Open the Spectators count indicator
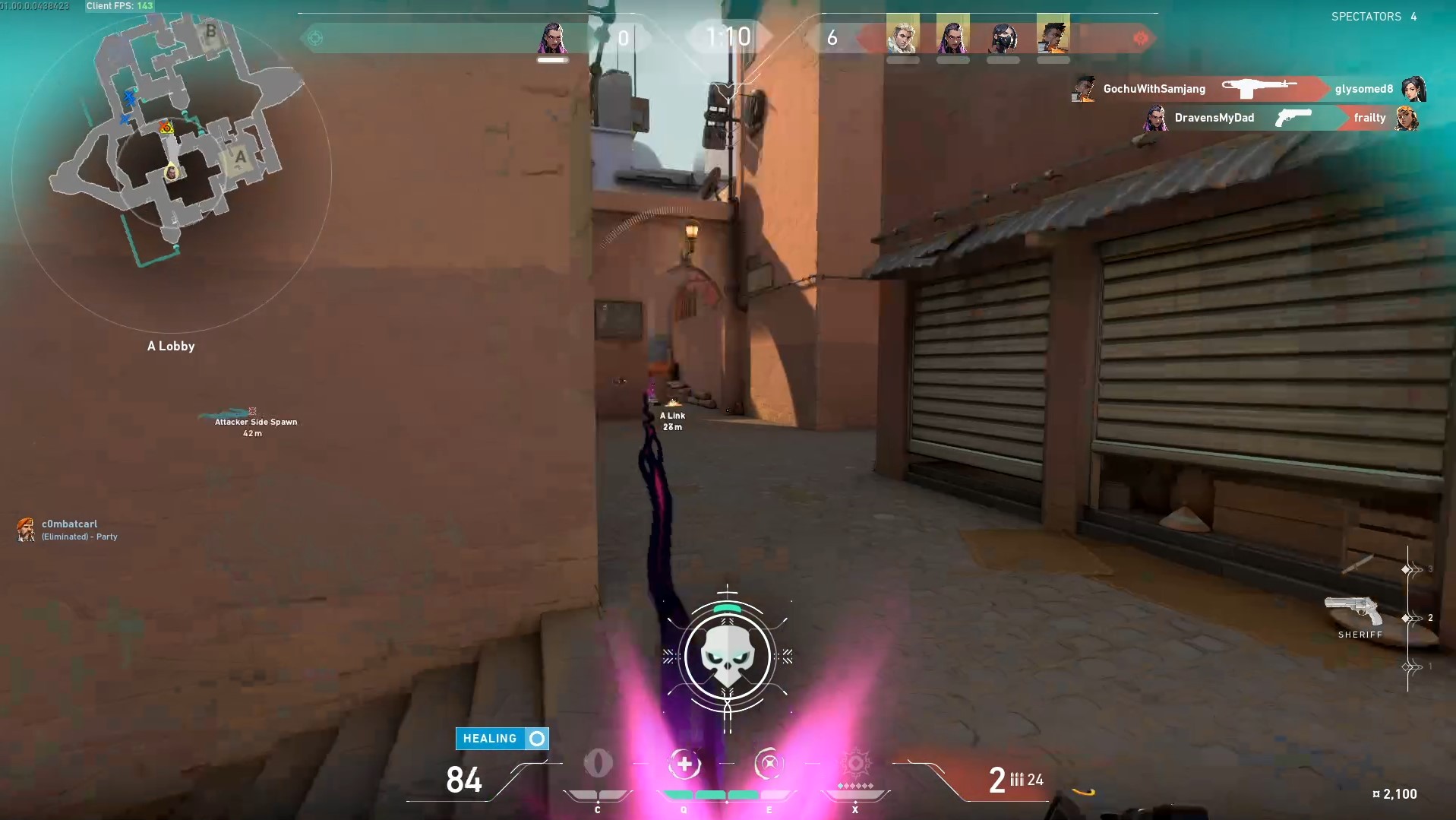This screenshot has height=820, width=1456. [x=1373, y=17]
